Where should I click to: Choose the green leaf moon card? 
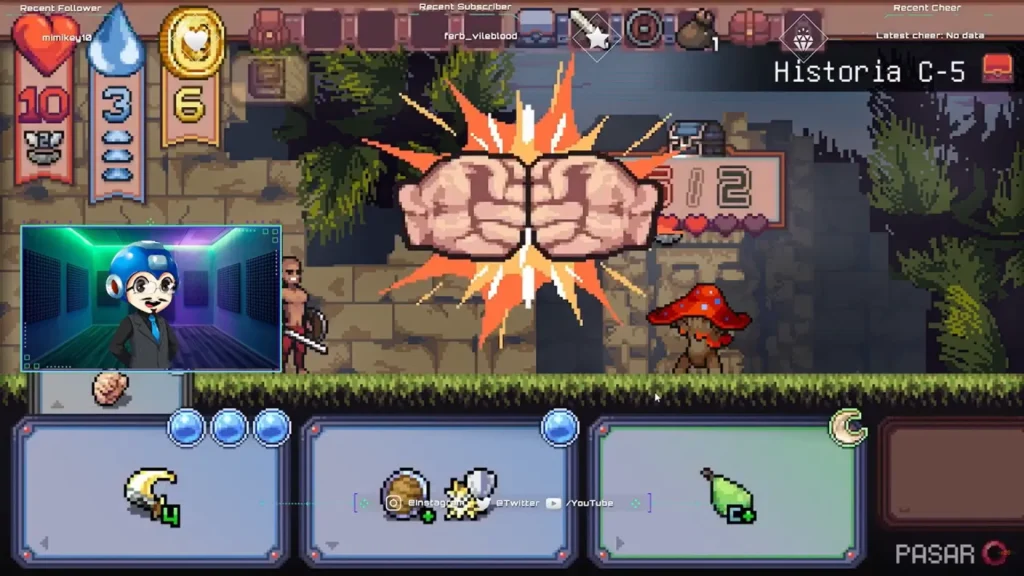[727, 494]
